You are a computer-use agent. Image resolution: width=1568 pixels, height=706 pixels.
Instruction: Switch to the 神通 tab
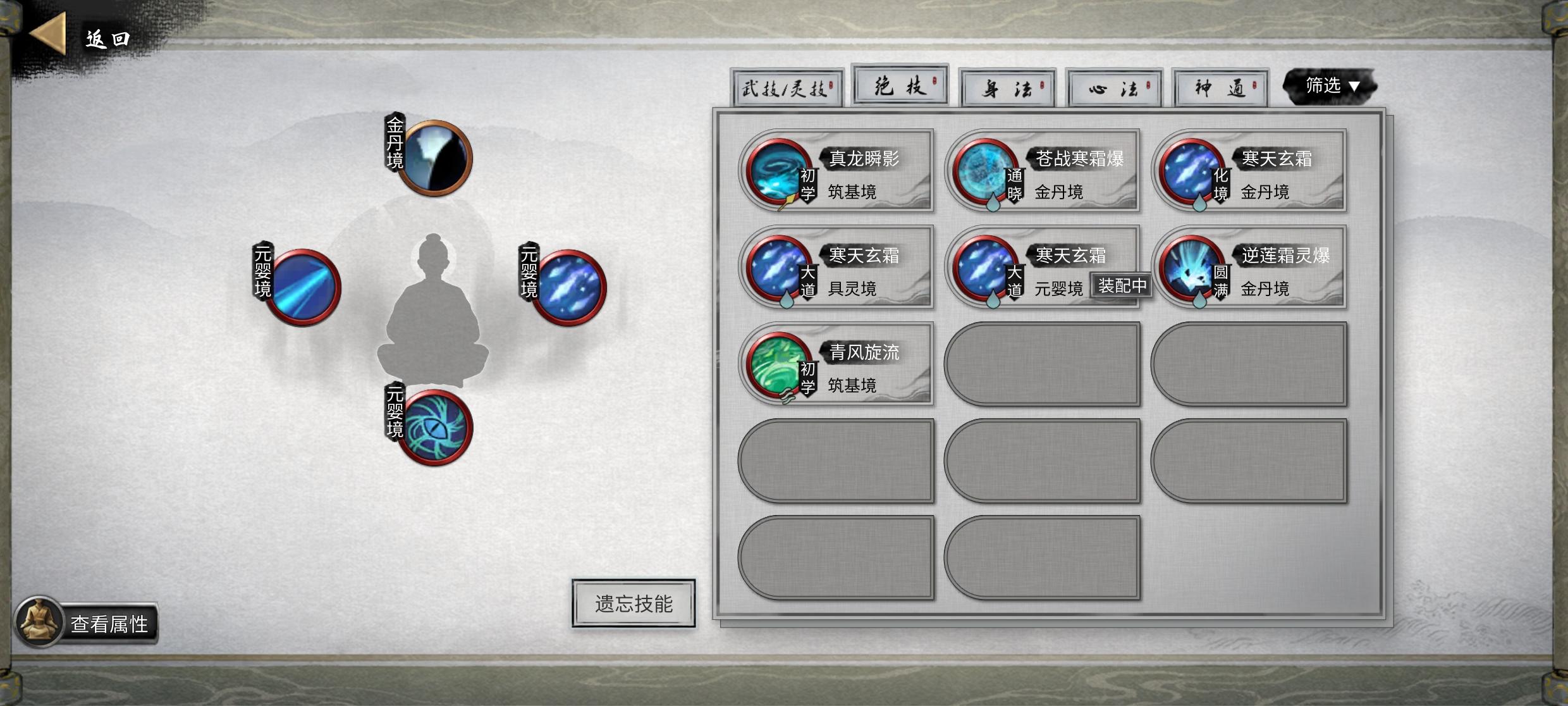pyautogui.click(x=1220, y=89)
